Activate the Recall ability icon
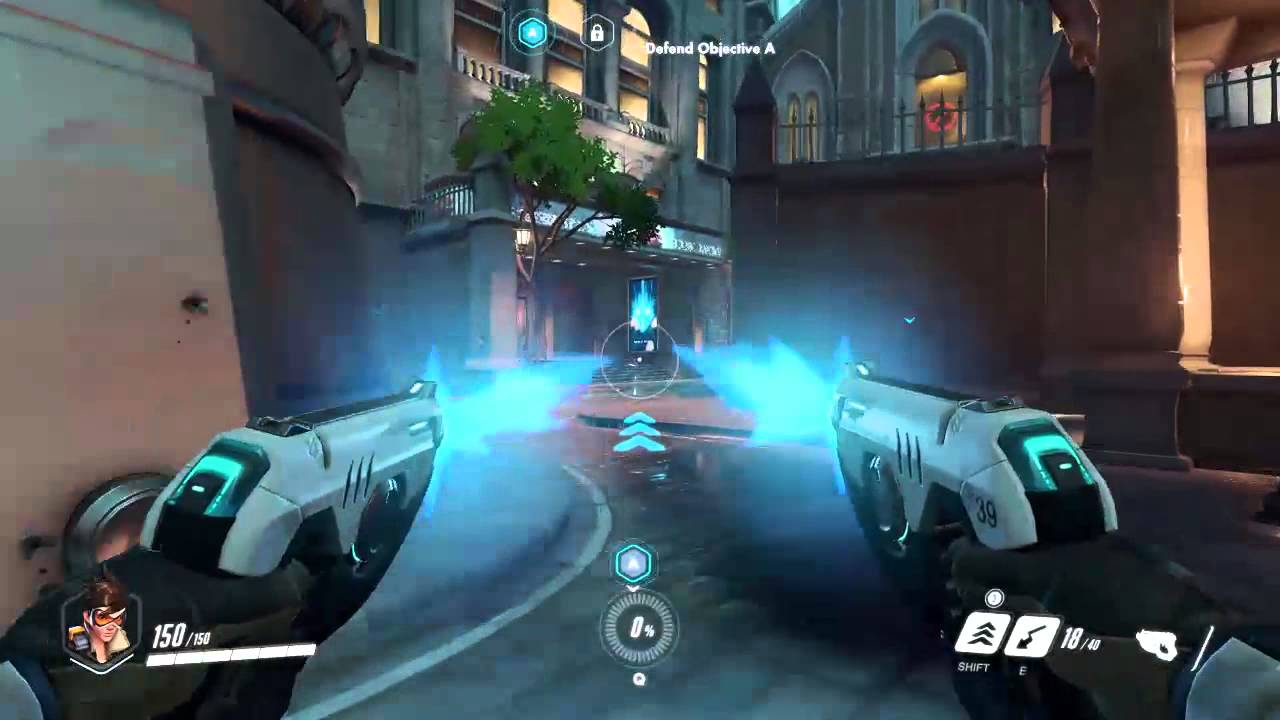The width and height of the screenshot is (1280, 720). (x=1029, y=636)
